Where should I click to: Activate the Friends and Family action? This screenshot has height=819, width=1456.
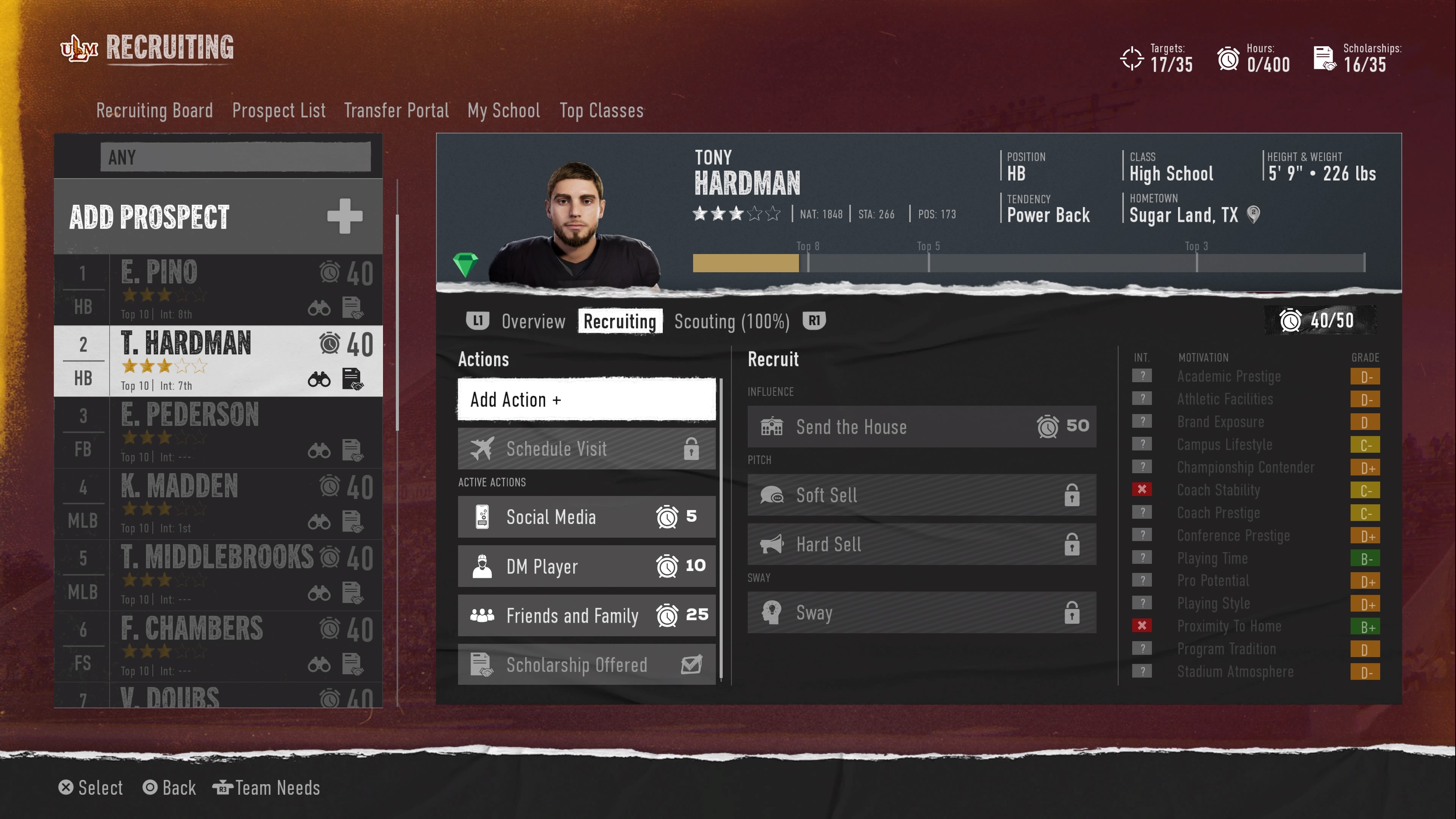tap(586, 615)
